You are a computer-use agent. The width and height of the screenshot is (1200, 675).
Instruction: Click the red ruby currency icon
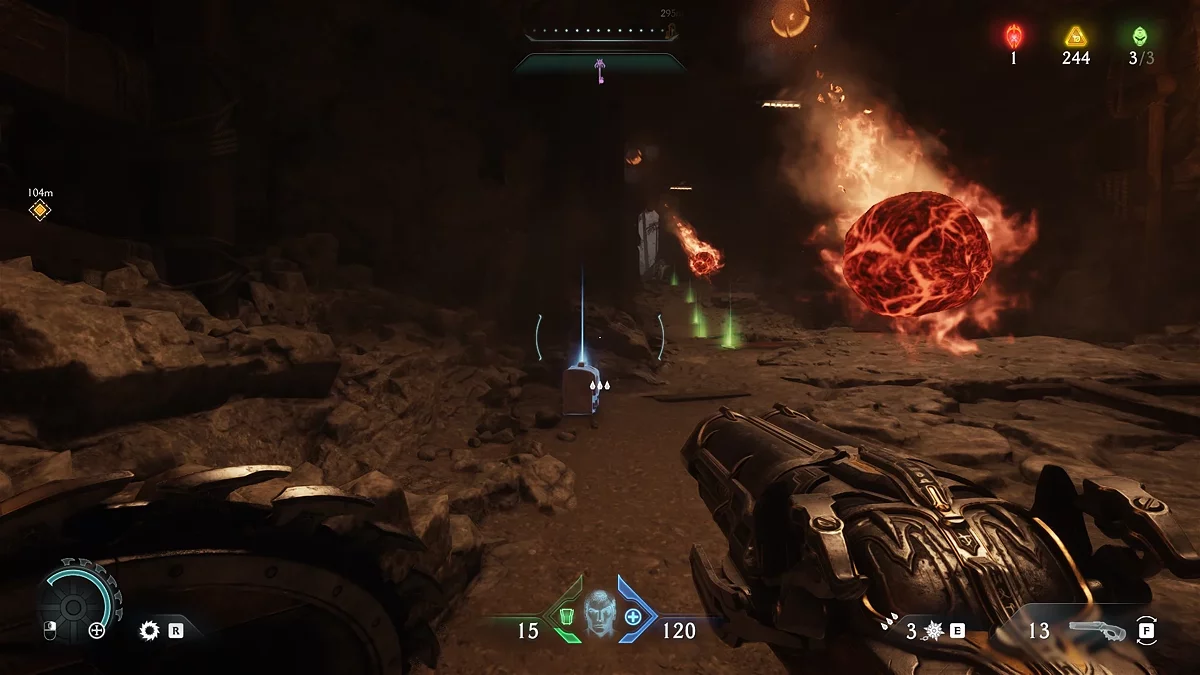pyautogui.click(x=1013, y=37)
